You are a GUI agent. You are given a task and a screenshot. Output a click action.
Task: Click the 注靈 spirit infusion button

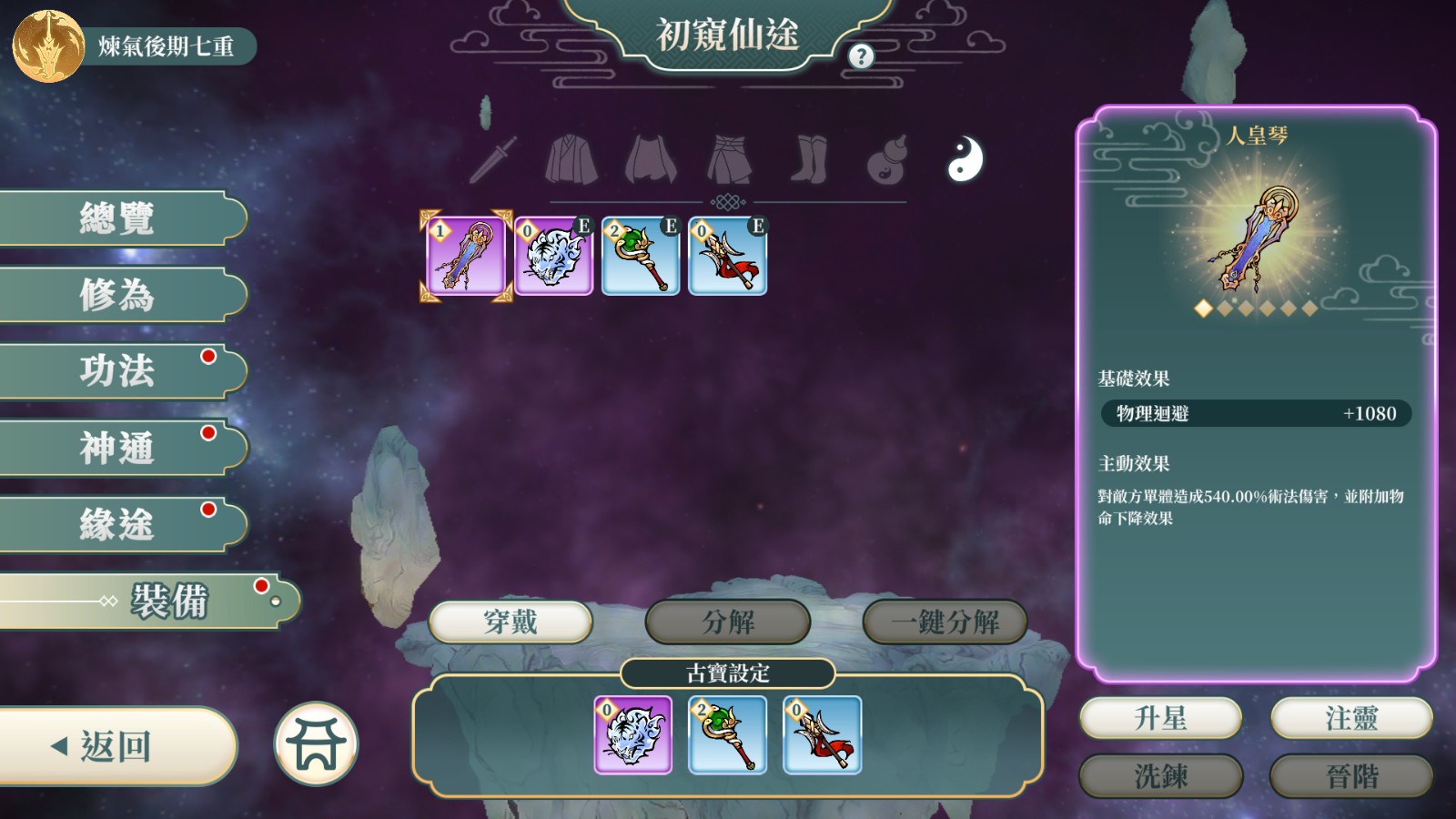tap(1351, 719)
